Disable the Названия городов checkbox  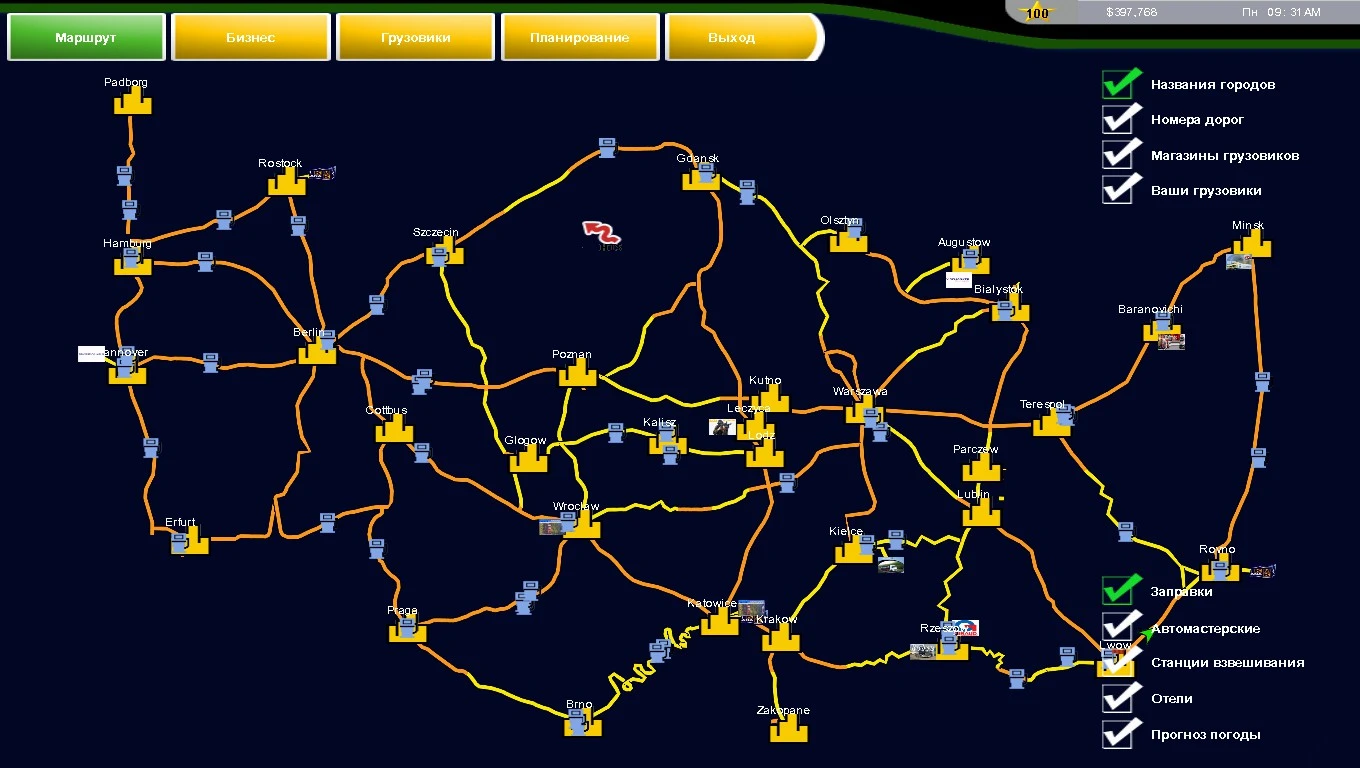(x=1119, y=83)
